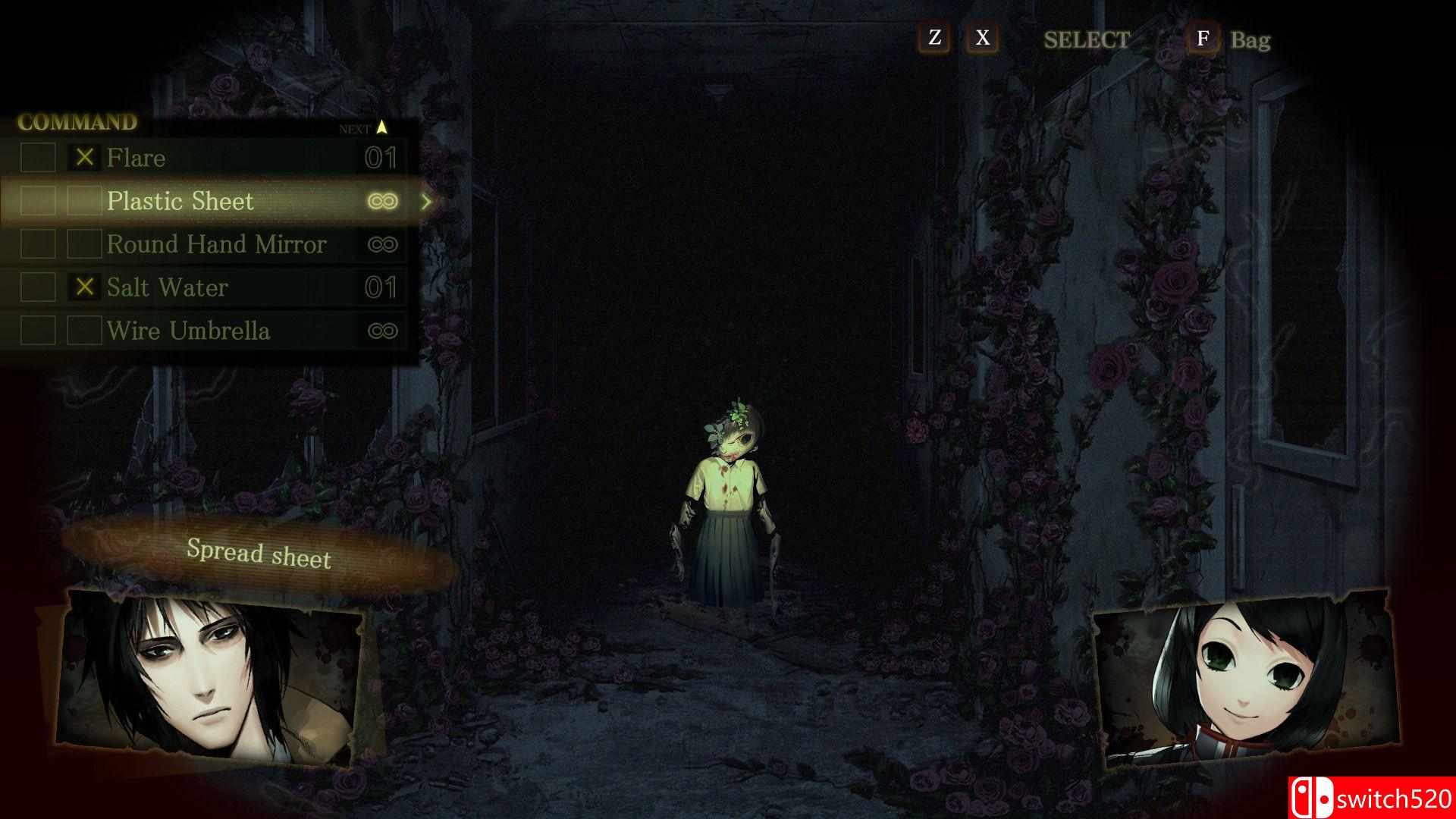Open the Bag
The height and width of the screenshot is (819, 1456).
coord(1248,41)
